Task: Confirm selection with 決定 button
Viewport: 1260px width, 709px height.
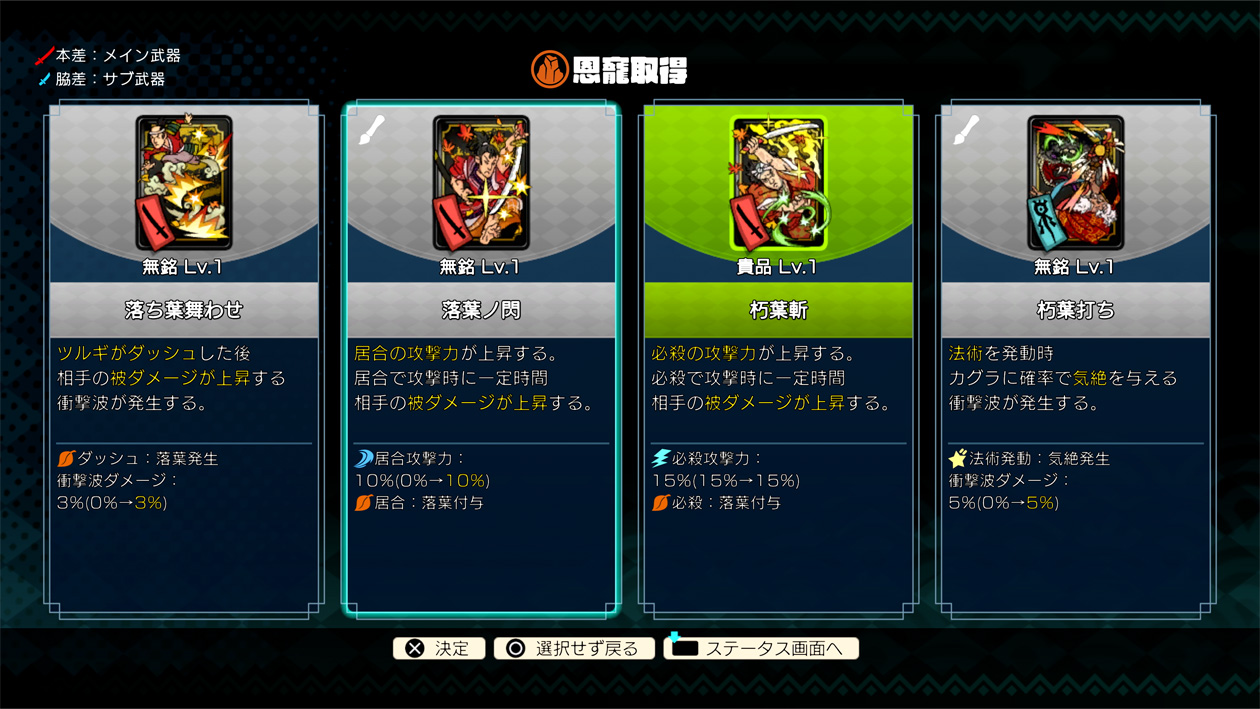Action: tap(439, 648)
